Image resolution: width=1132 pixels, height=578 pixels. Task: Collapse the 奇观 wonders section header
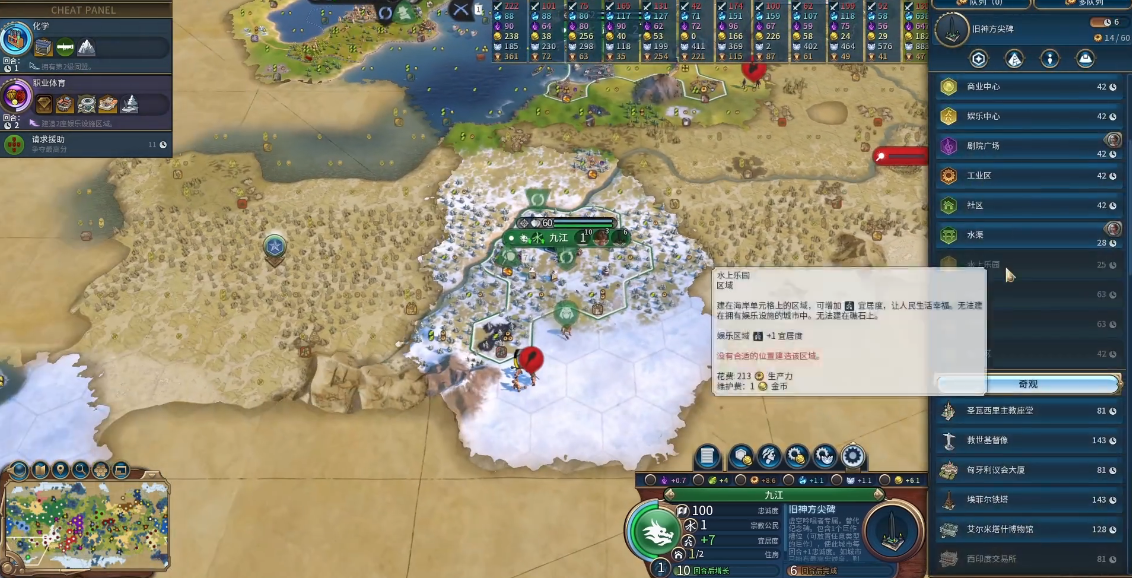[x=1028, y=384]
